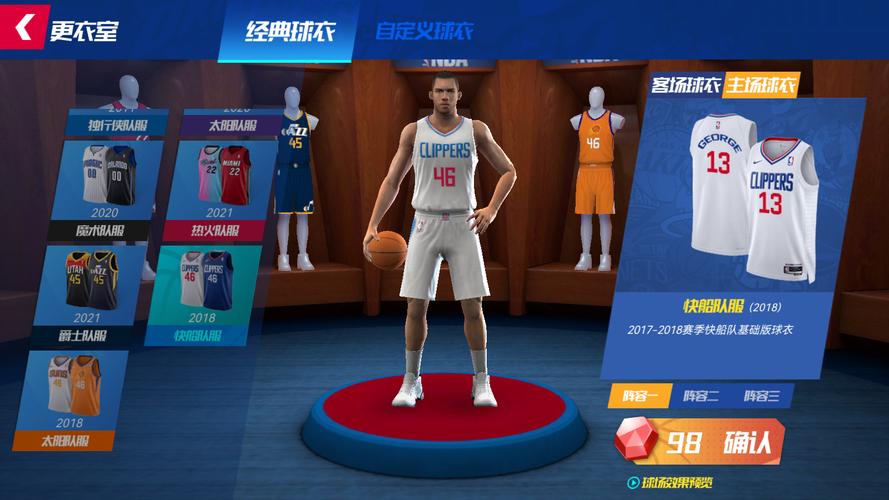Viewport: 889px width, 500px height.
Task: Show the 客场球衣 away jersey
Action: click(686, 85)
